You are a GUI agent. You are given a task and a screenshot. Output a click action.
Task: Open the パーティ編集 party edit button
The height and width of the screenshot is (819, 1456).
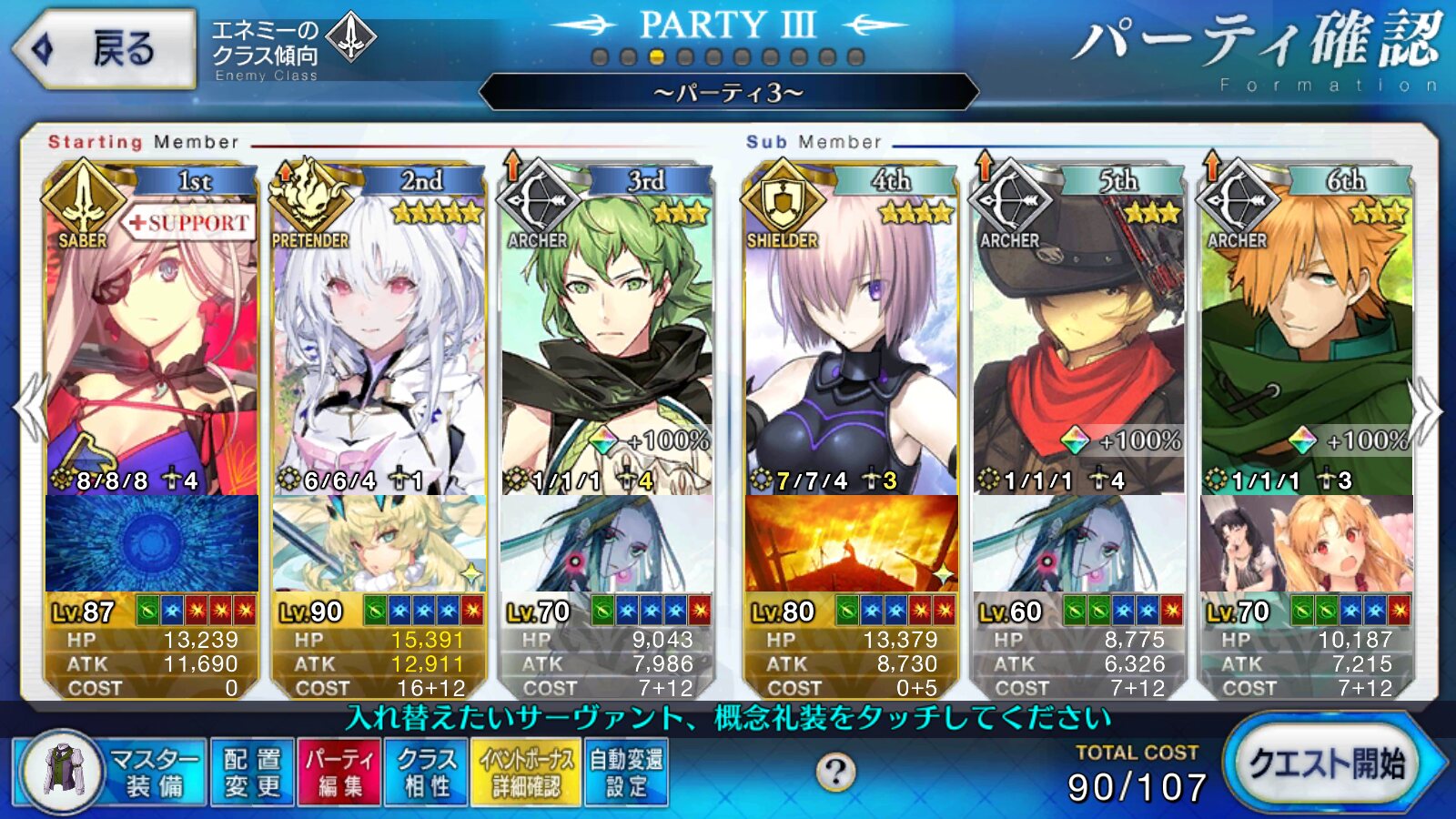(x=340, y=772)
